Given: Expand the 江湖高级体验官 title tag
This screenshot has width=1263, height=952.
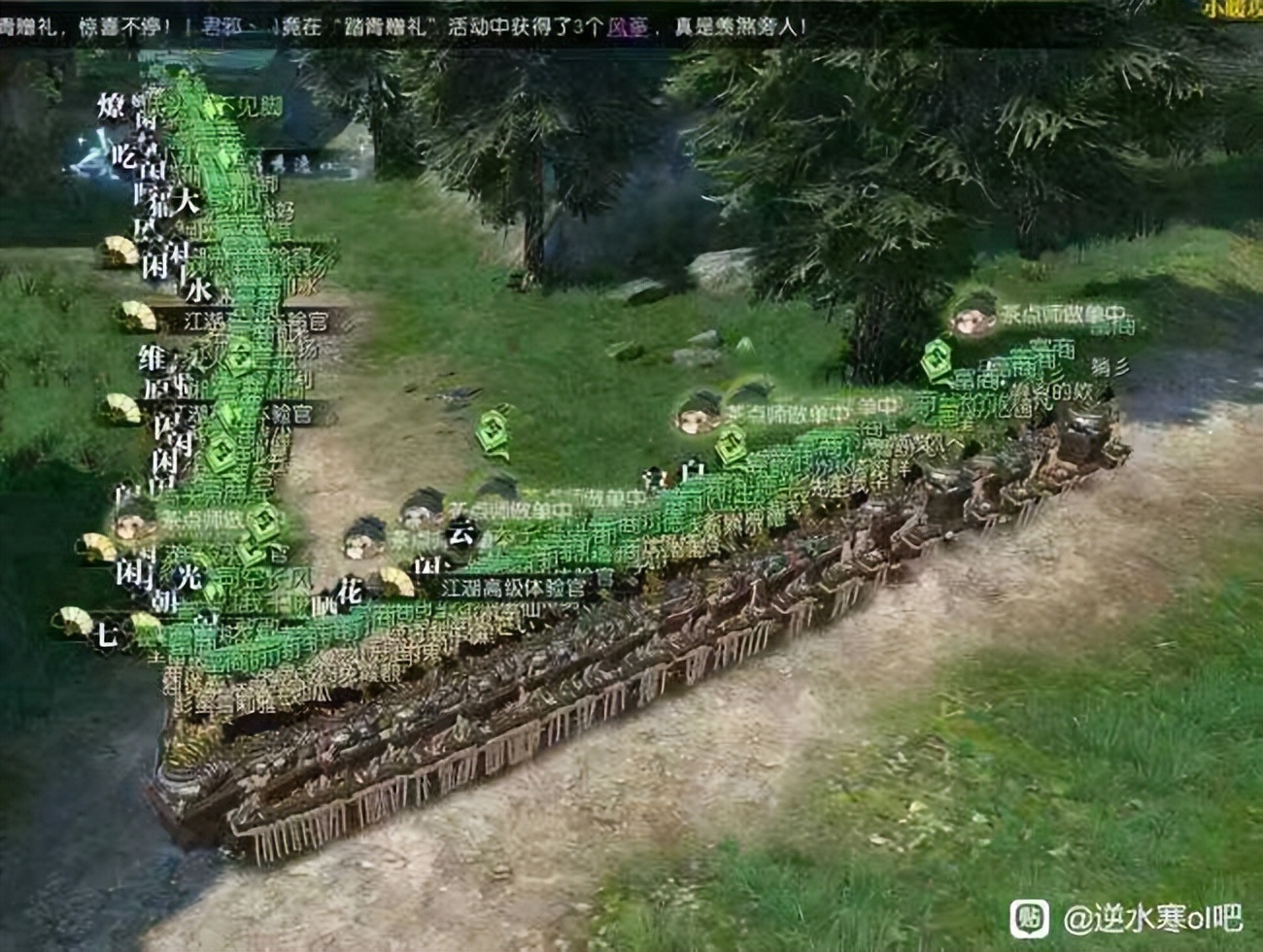Looking at the screenshot, I should click(521, 586).
